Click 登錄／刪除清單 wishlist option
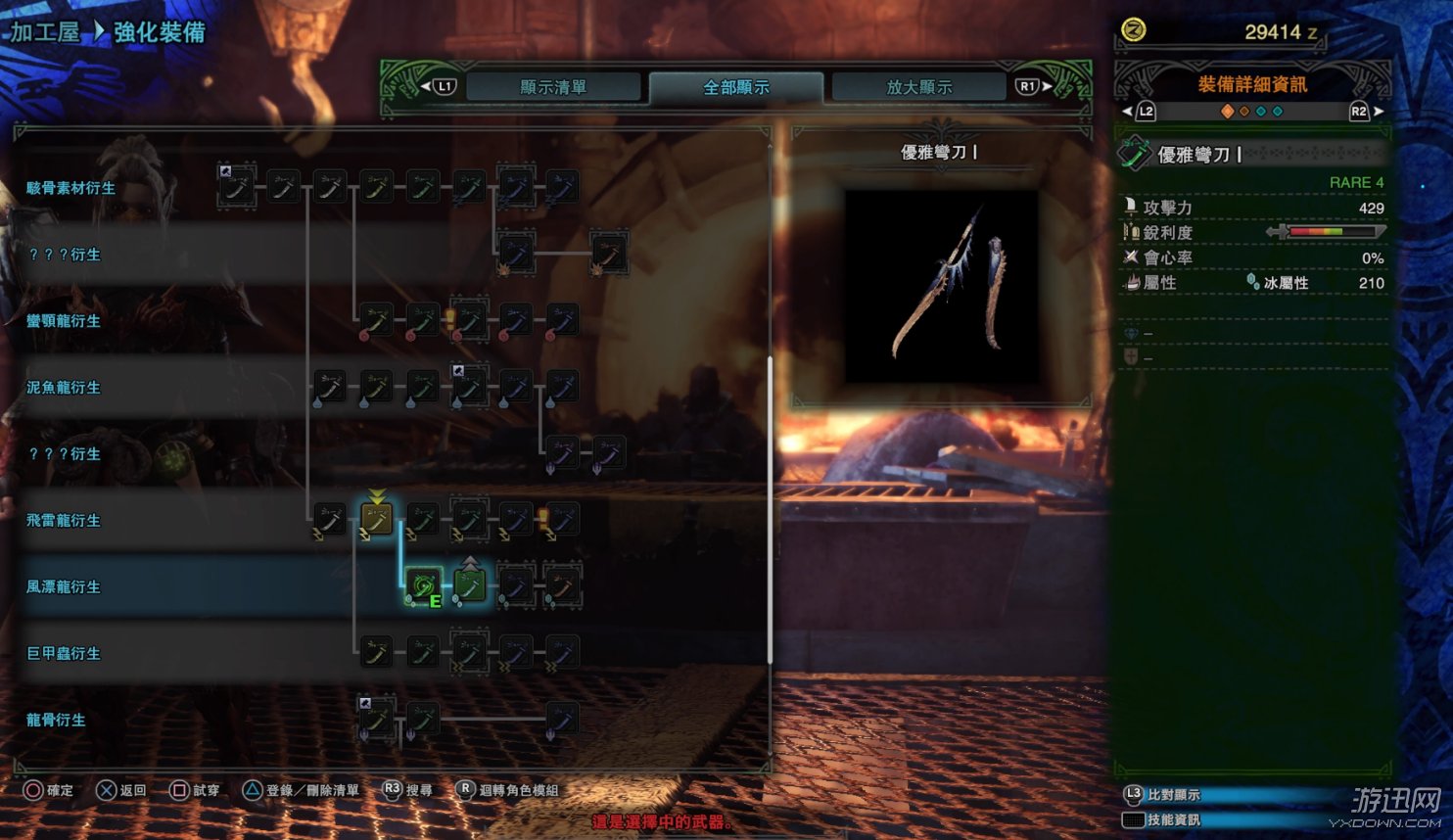 coord(302,790)
